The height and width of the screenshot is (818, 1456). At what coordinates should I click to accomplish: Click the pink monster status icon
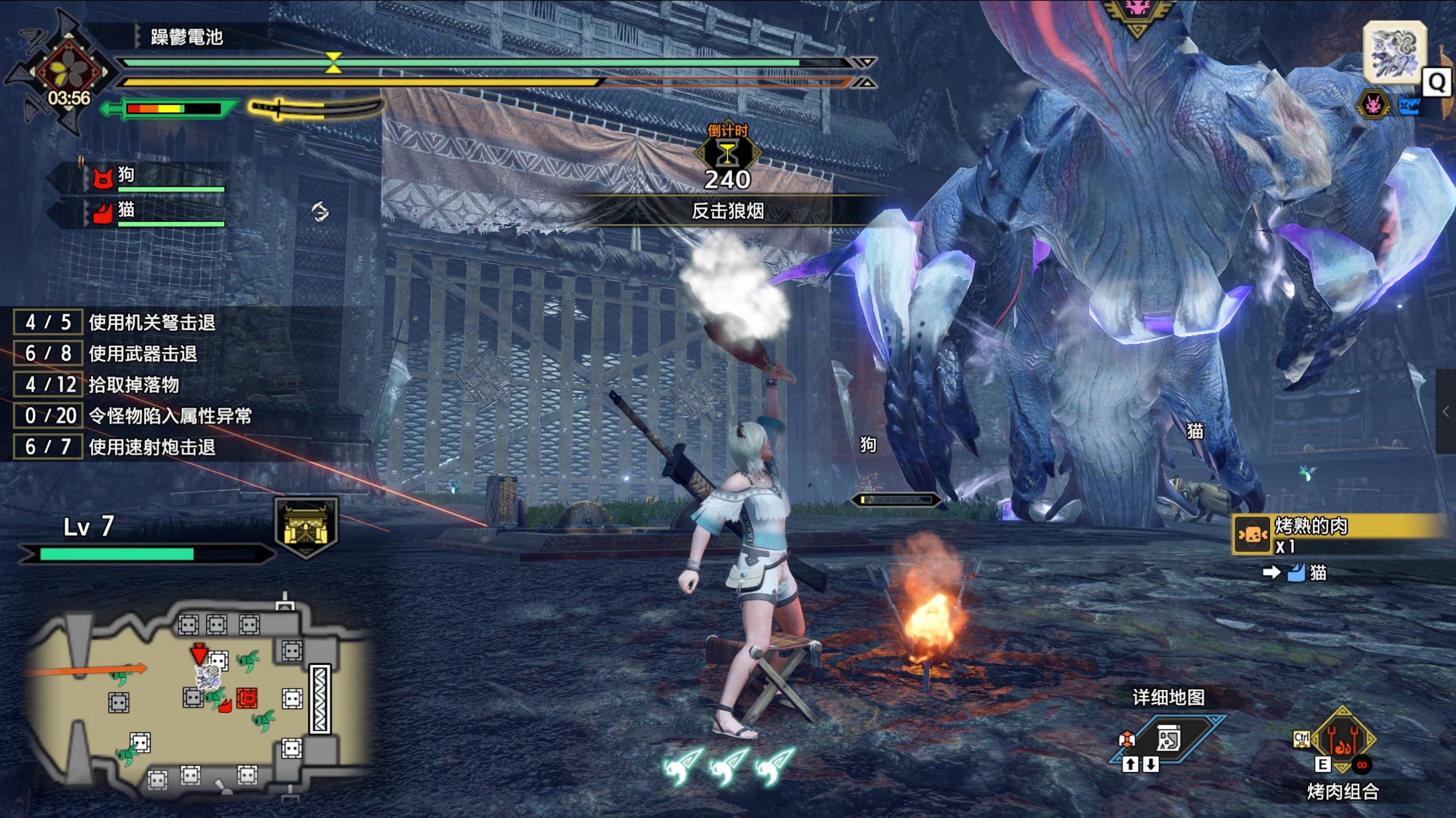point(1373,105)
